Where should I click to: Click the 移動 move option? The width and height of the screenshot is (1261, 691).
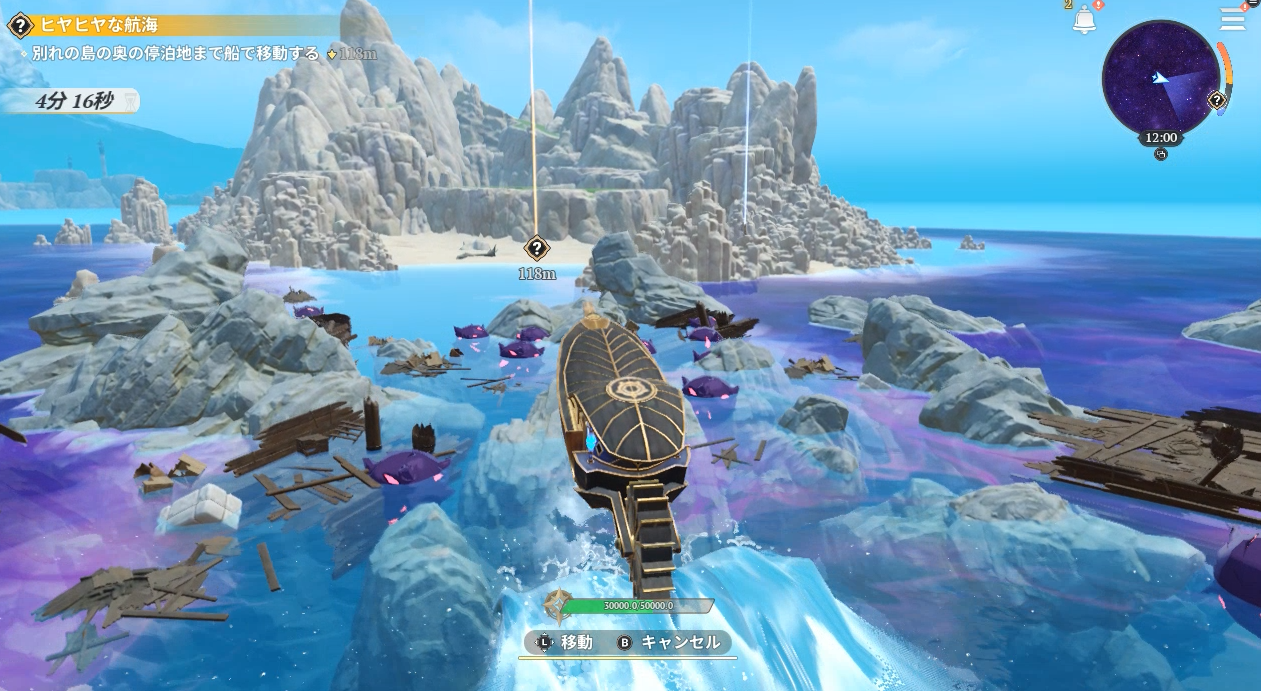pyautogui.click(x=566, y=642)
